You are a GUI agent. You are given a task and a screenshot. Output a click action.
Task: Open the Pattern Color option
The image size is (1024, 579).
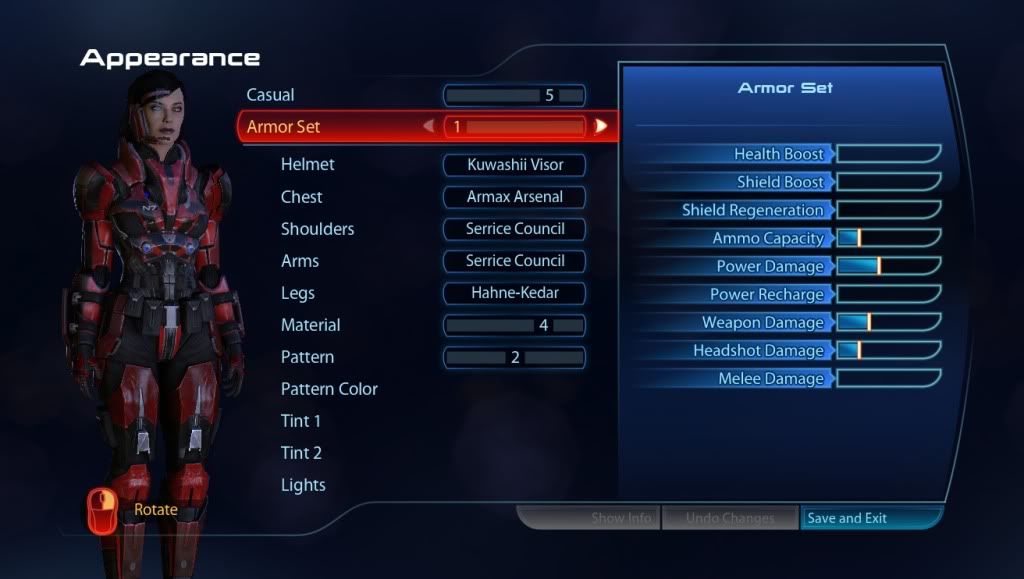click(329, 389)
